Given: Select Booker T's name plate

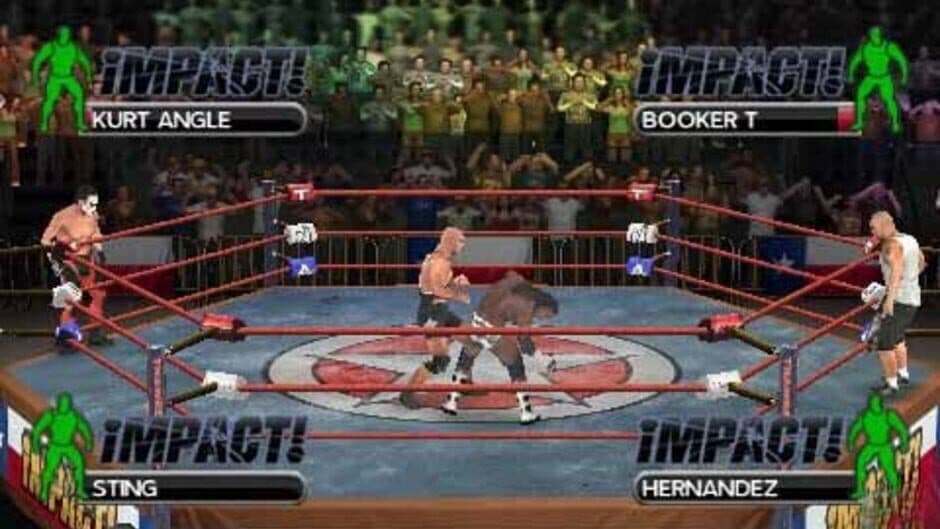Looking at the screenshot, I should pyautogui.click(x=745, y=120).
